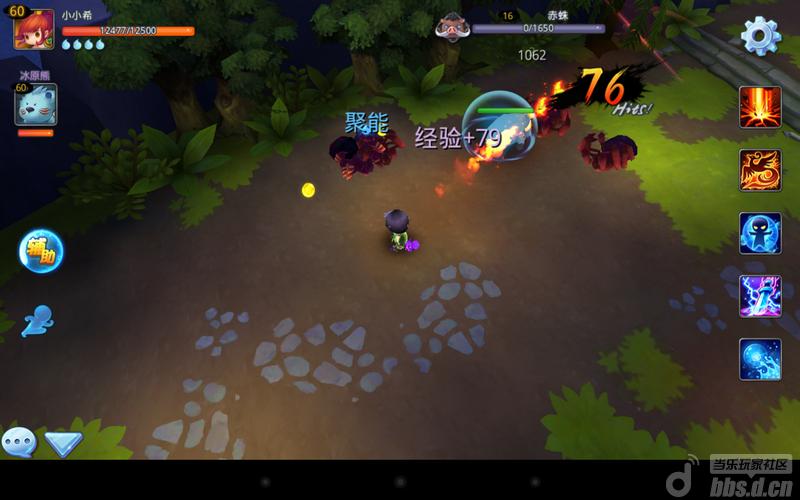This screenshot has width=800, height=500.
Task: Click the 赤蛛 boar target portrait
Action: [453, 27]
